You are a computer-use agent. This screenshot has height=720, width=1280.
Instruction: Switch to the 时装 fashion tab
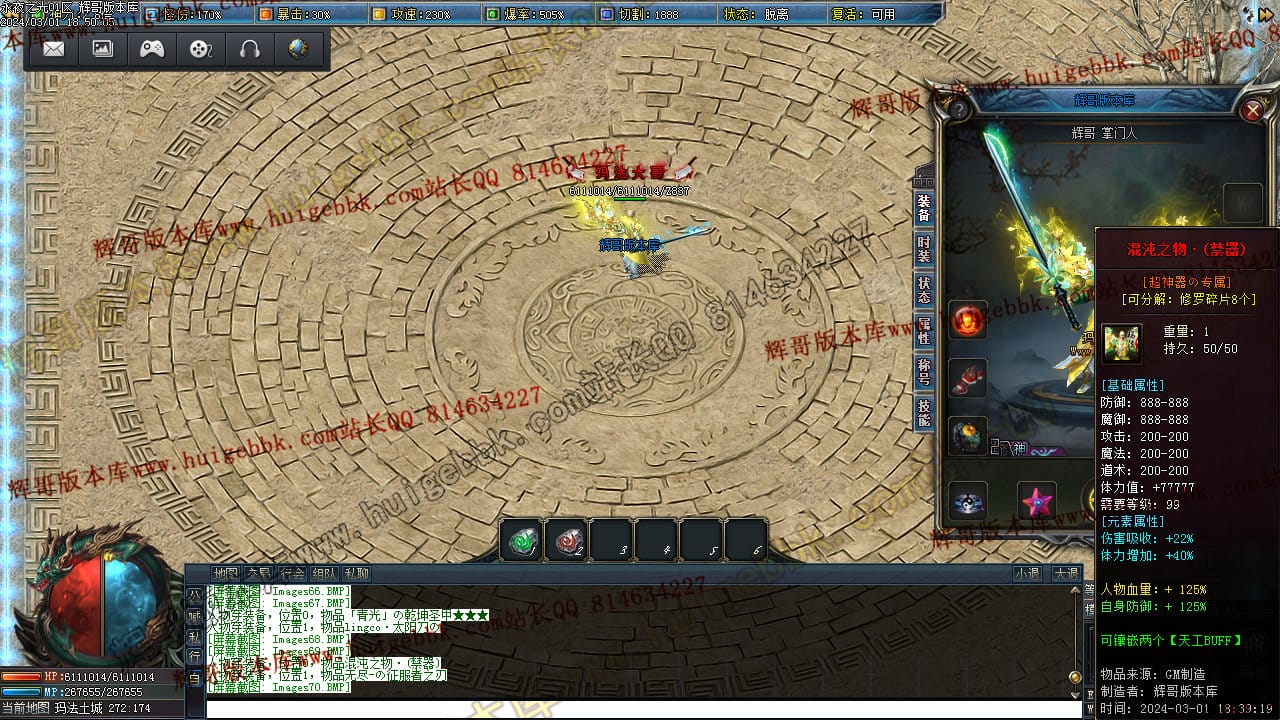point(924,249)
